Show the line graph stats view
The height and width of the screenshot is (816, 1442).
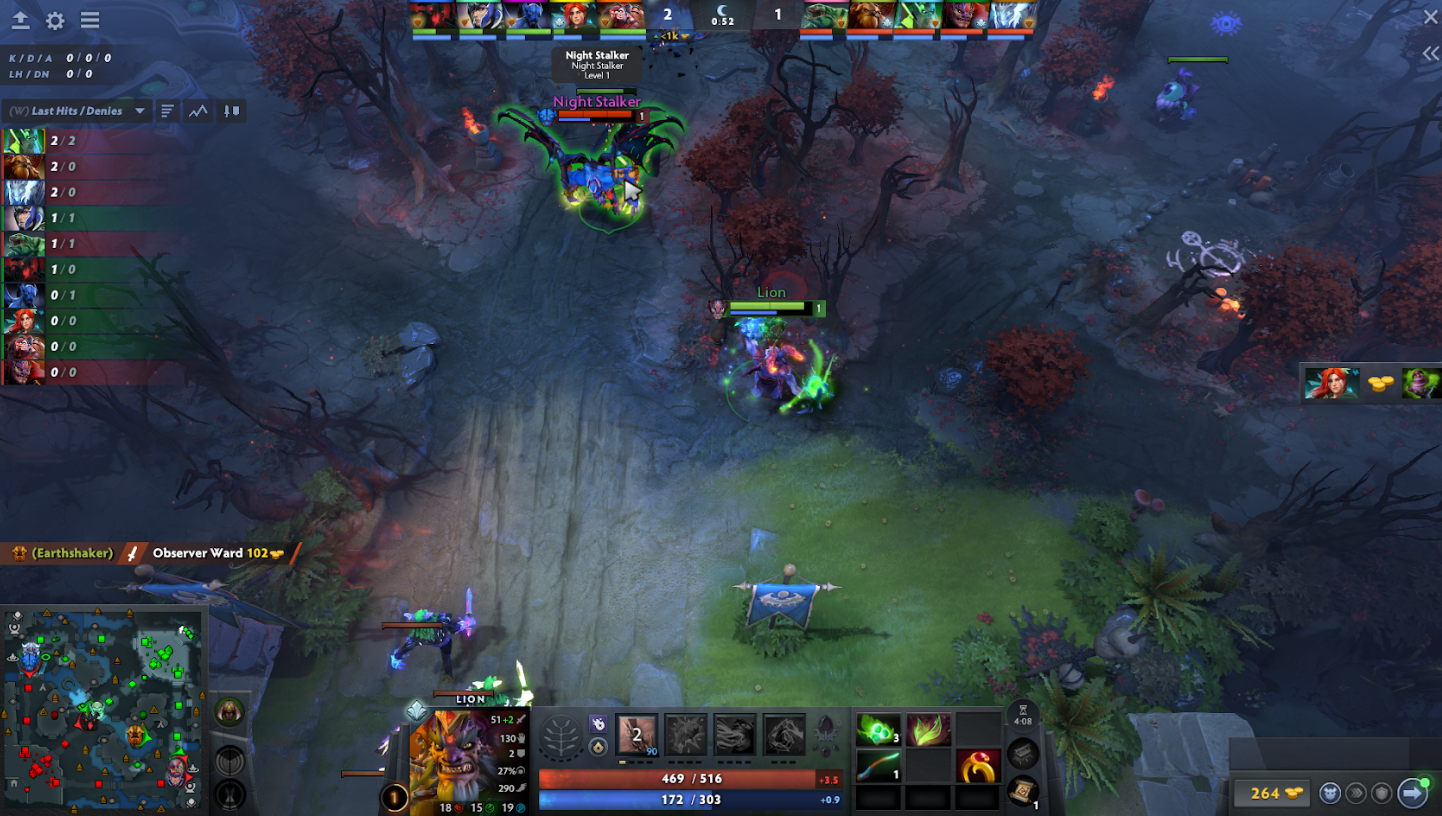198,111
